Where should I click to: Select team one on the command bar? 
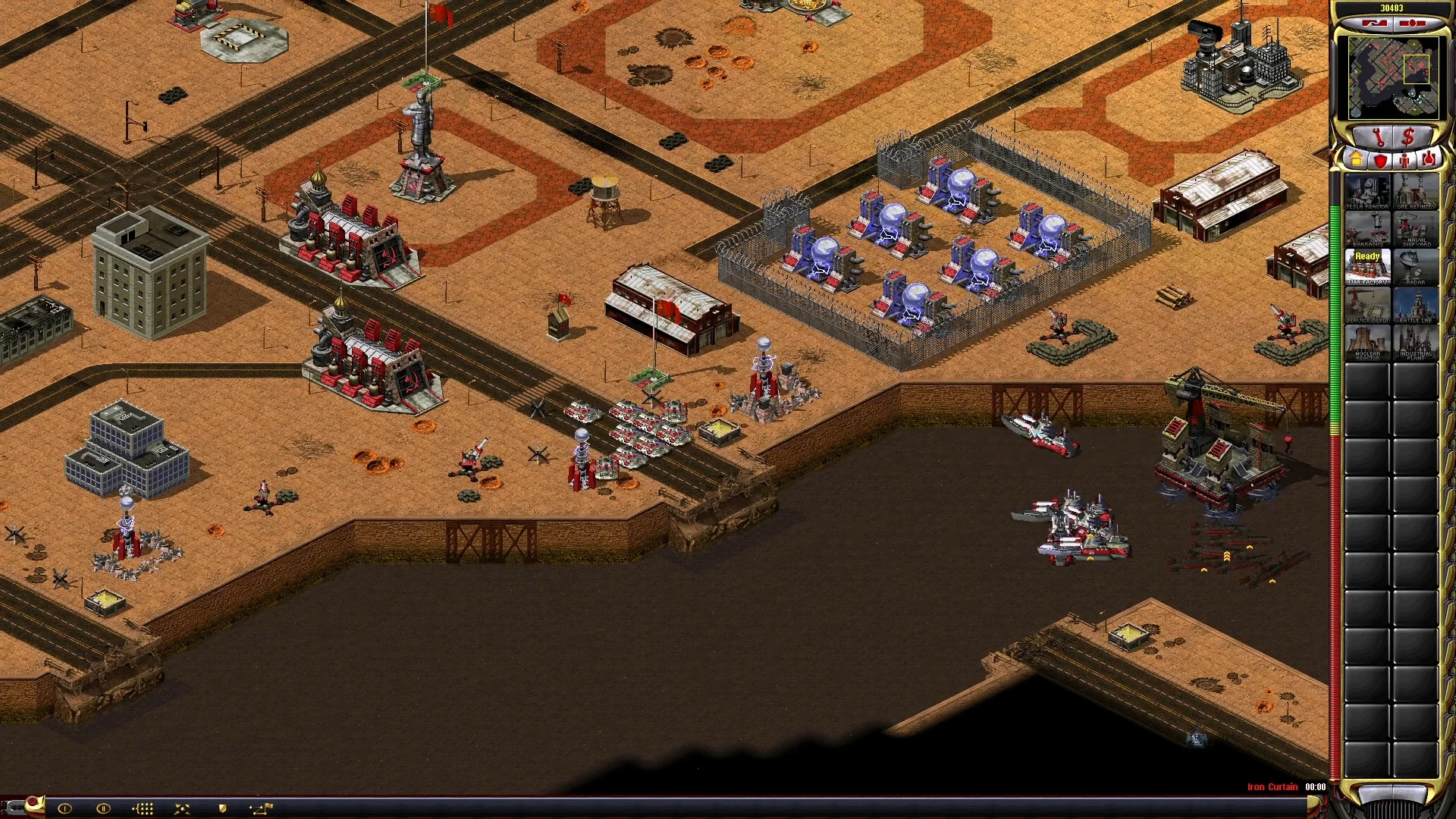click(x=64, y=808)
